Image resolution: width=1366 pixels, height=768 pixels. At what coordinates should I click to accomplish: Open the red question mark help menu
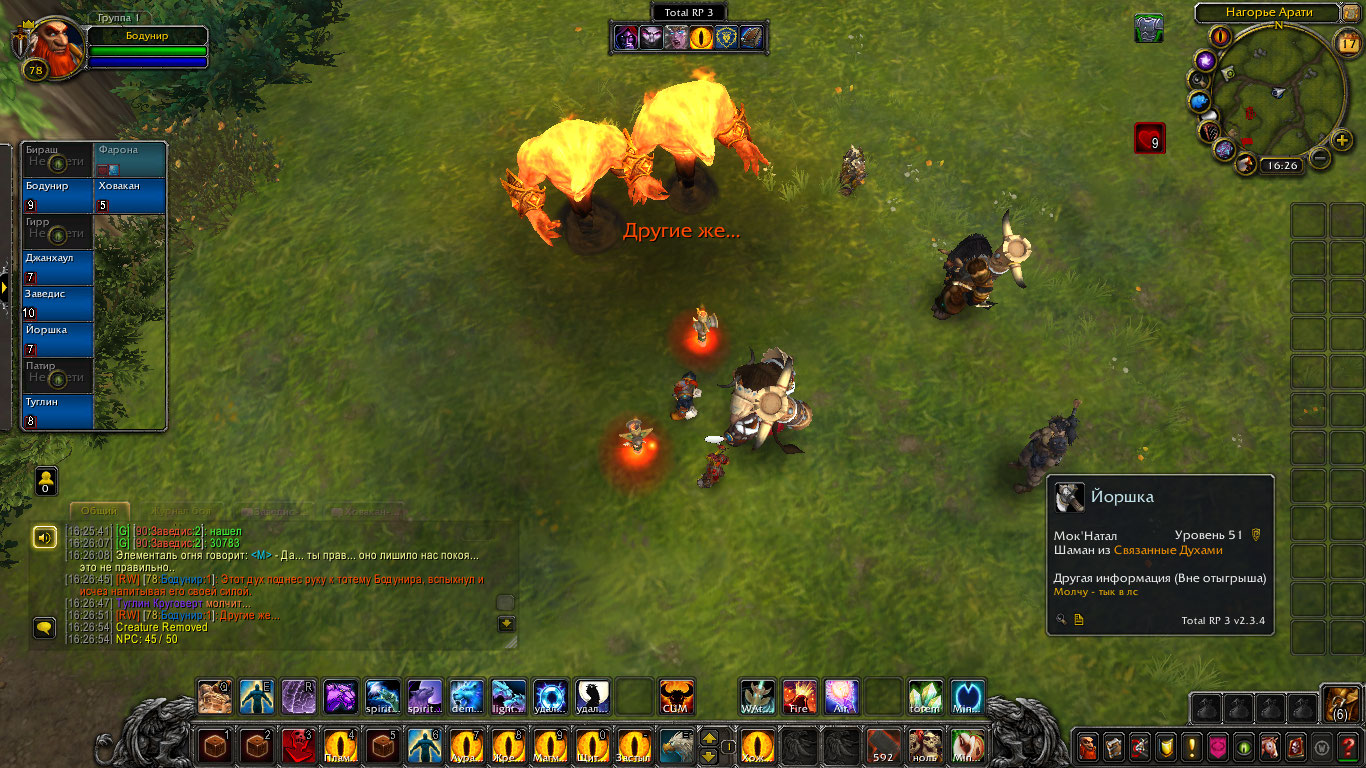pos(1349,746)
